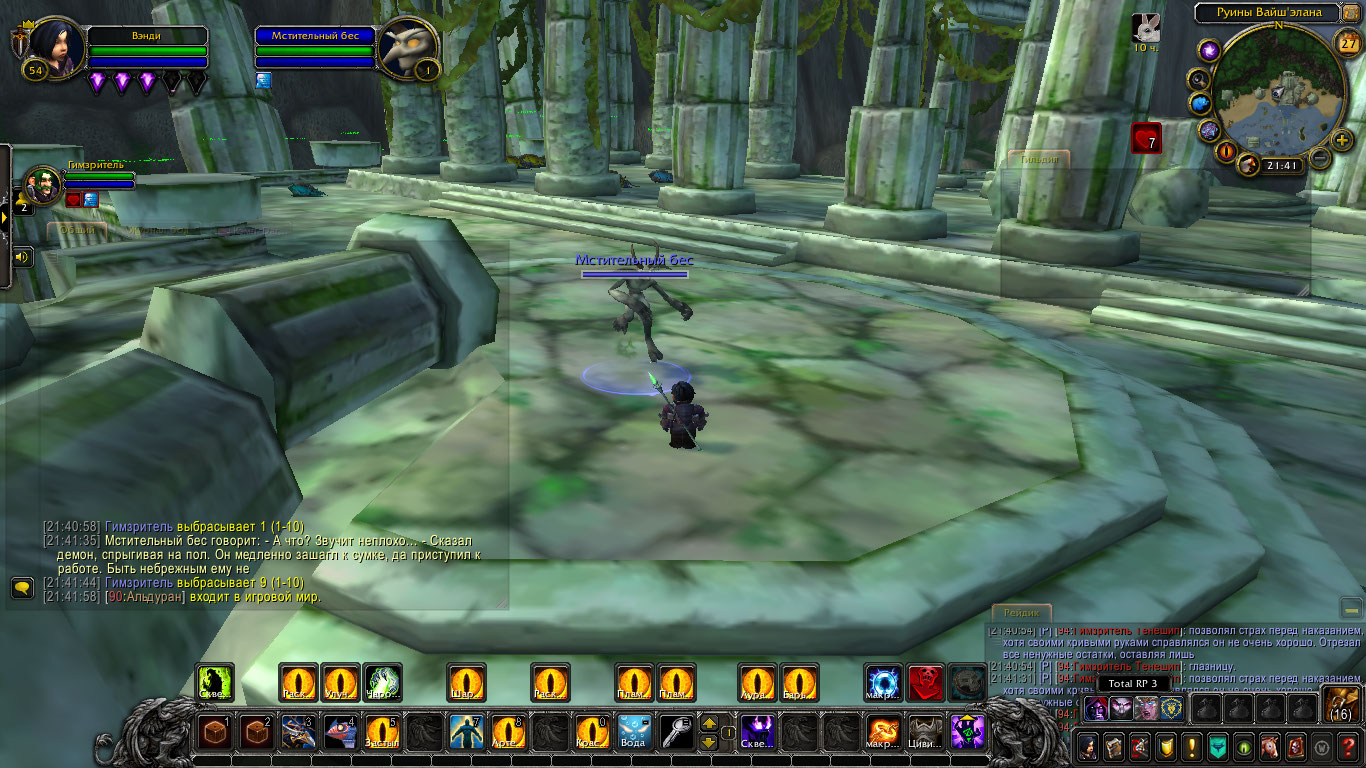This screenshot has width=1366, height=768.
Task: Select the Гимзритель party member frame
Action: (44, 185)
